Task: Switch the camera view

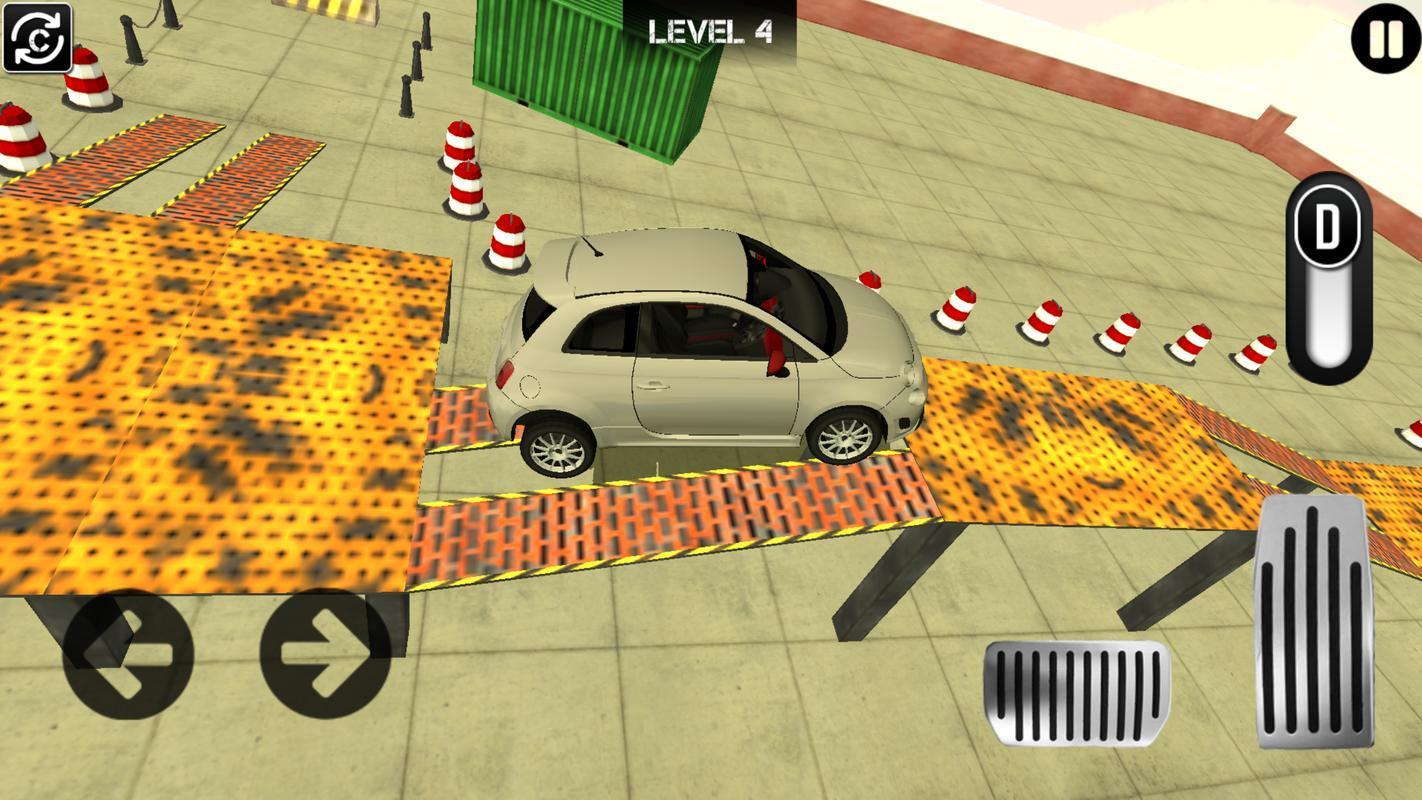Action: [38, 38]
